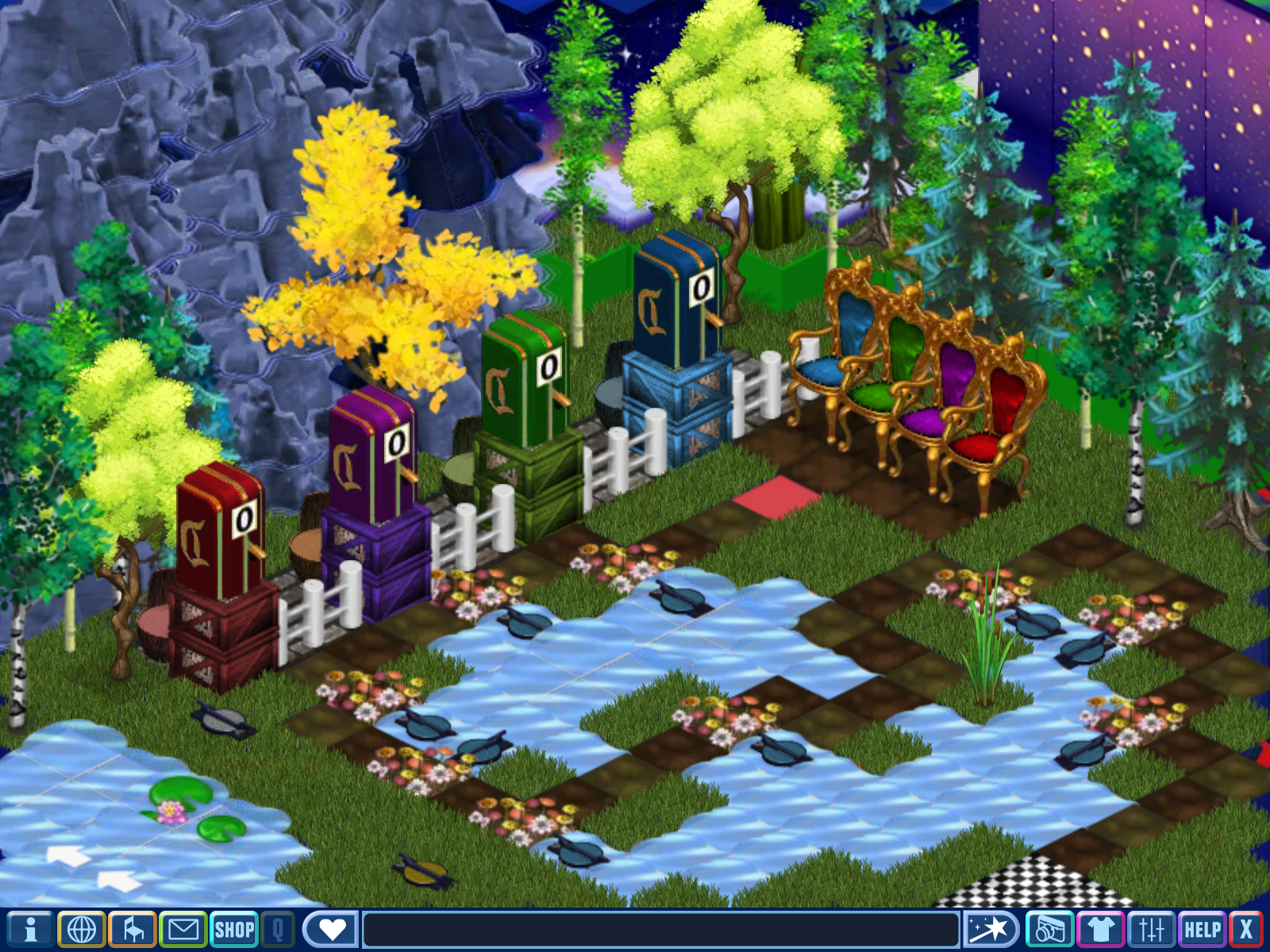This screenshot has width=1270, height=952.
Task: Open the t-shirt clothing button
Action: (x=1100, y=929)
